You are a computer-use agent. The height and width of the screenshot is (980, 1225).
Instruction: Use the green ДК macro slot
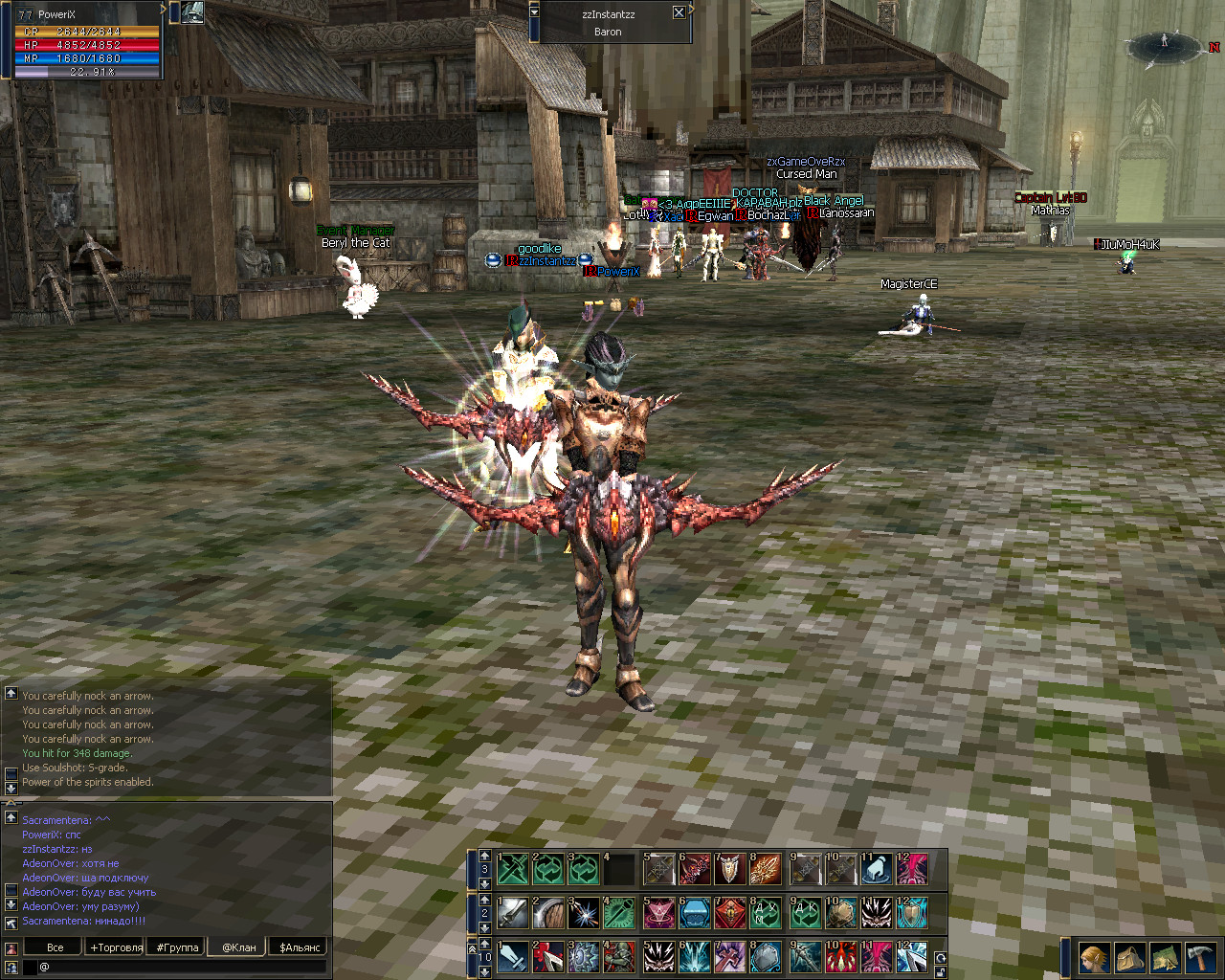[x=805, y=913]
